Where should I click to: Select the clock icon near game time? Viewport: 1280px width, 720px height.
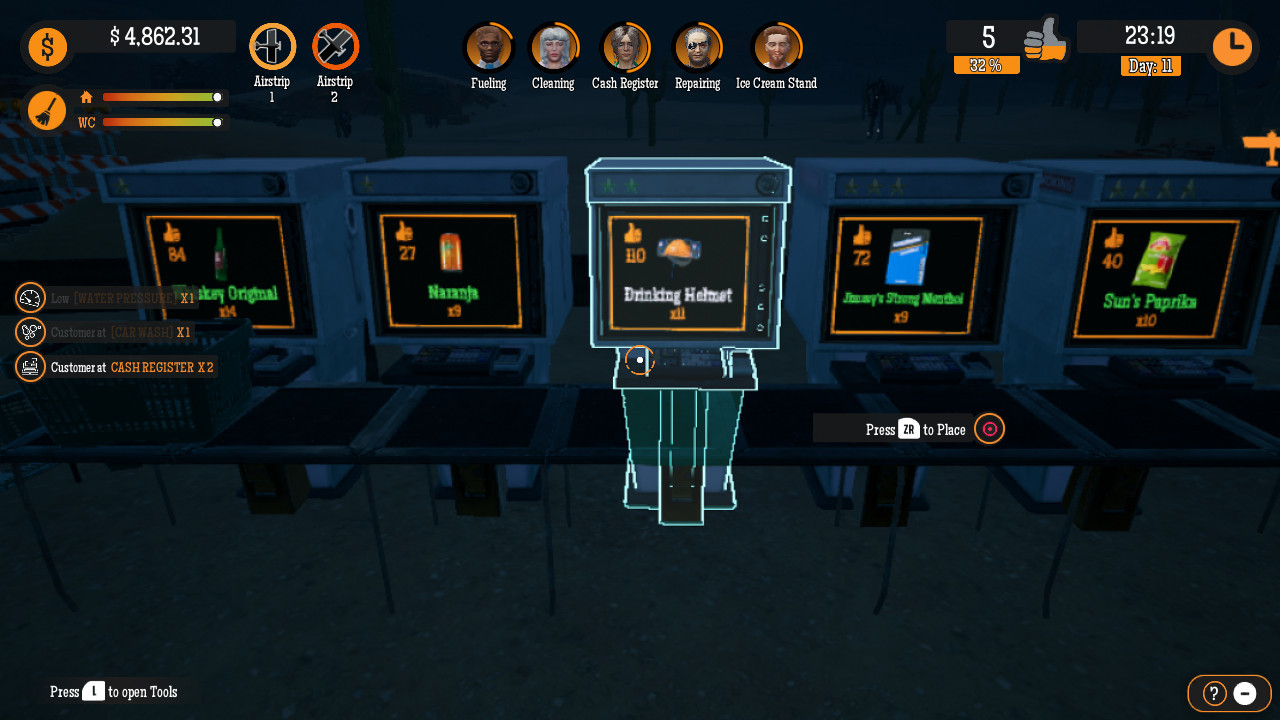pyautogui.click(x=1231, y=46)
